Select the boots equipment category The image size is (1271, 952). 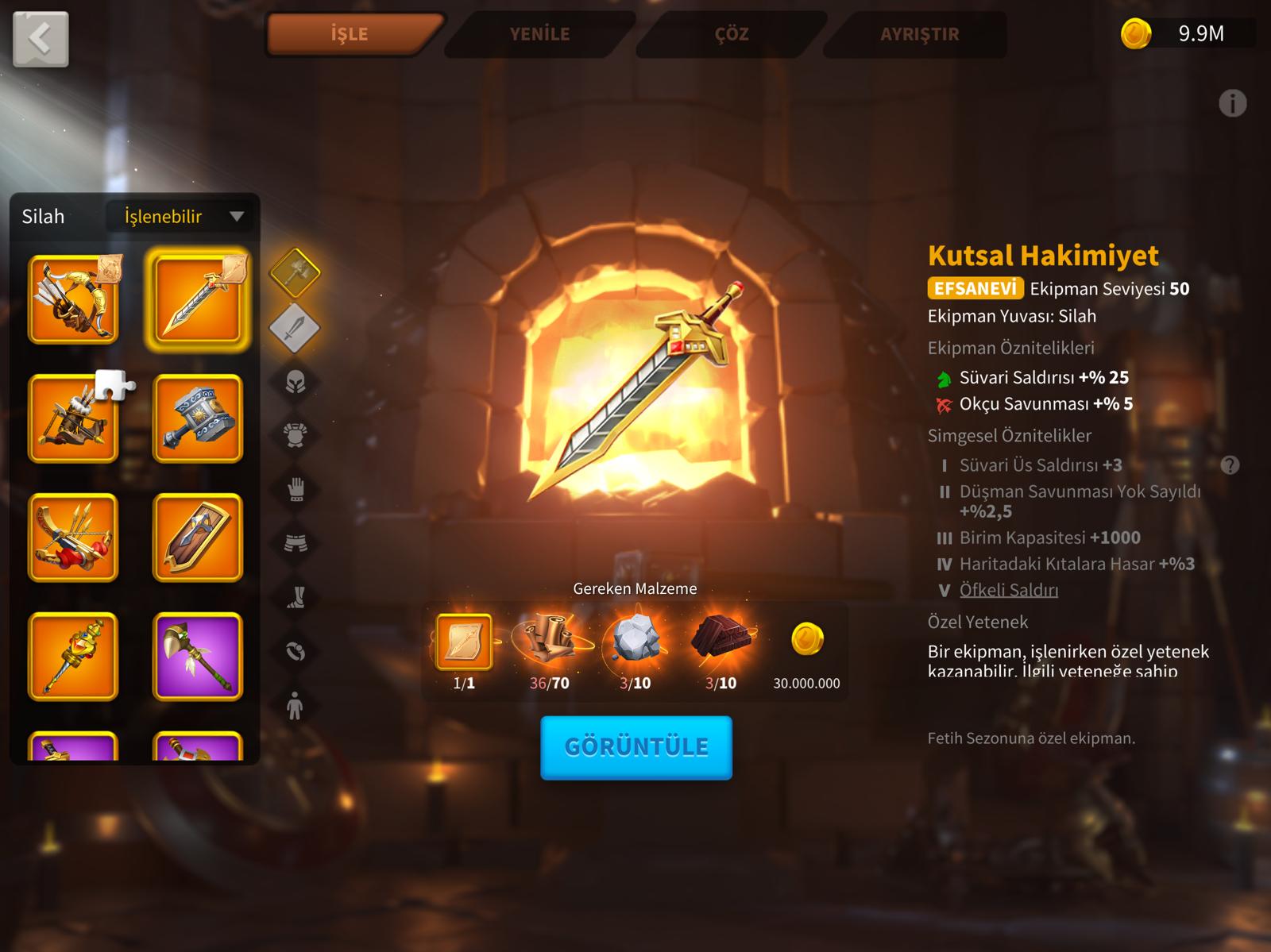click(296, 597)
